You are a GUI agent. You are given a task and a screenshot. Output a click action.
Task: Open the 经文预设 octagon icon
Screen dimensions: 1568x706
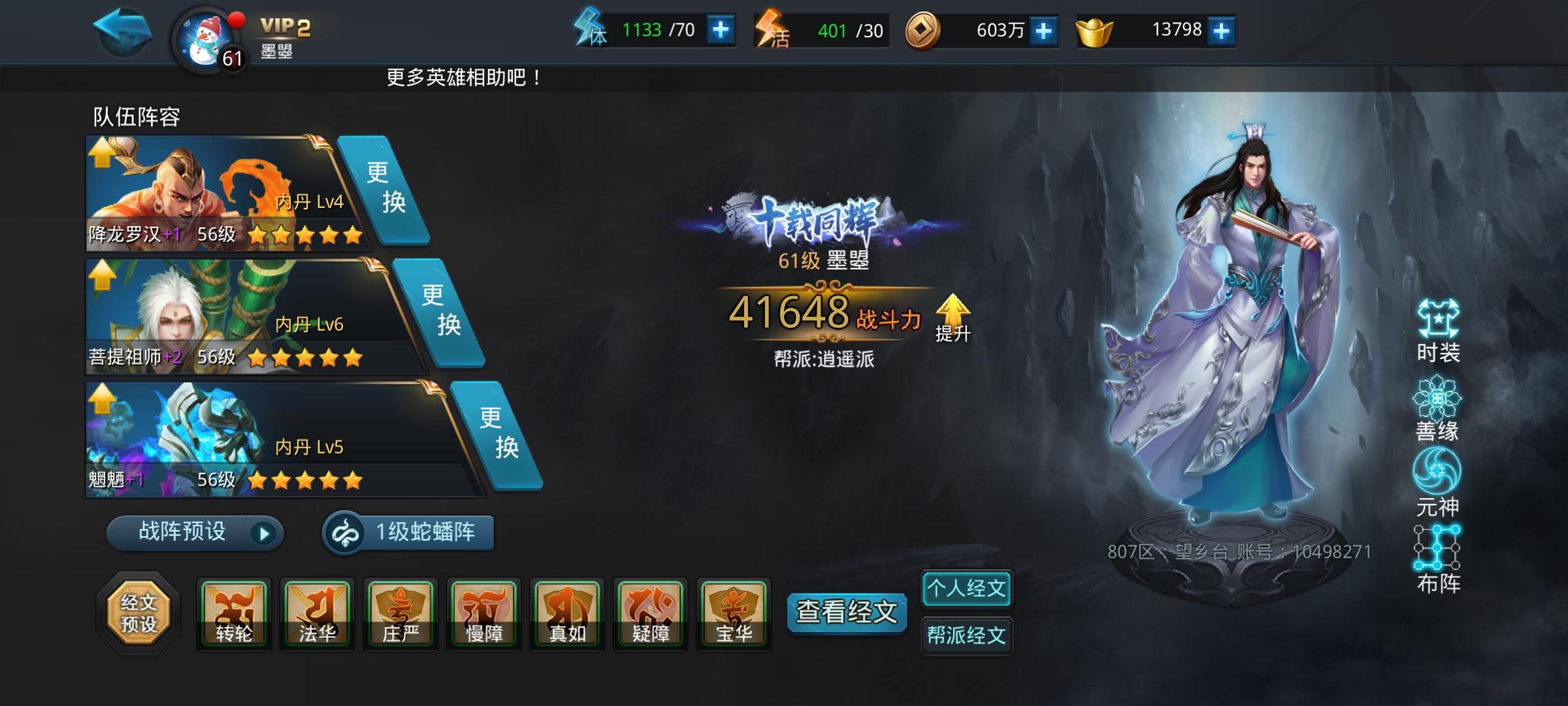pyautogui.click(x=140, y=613)
